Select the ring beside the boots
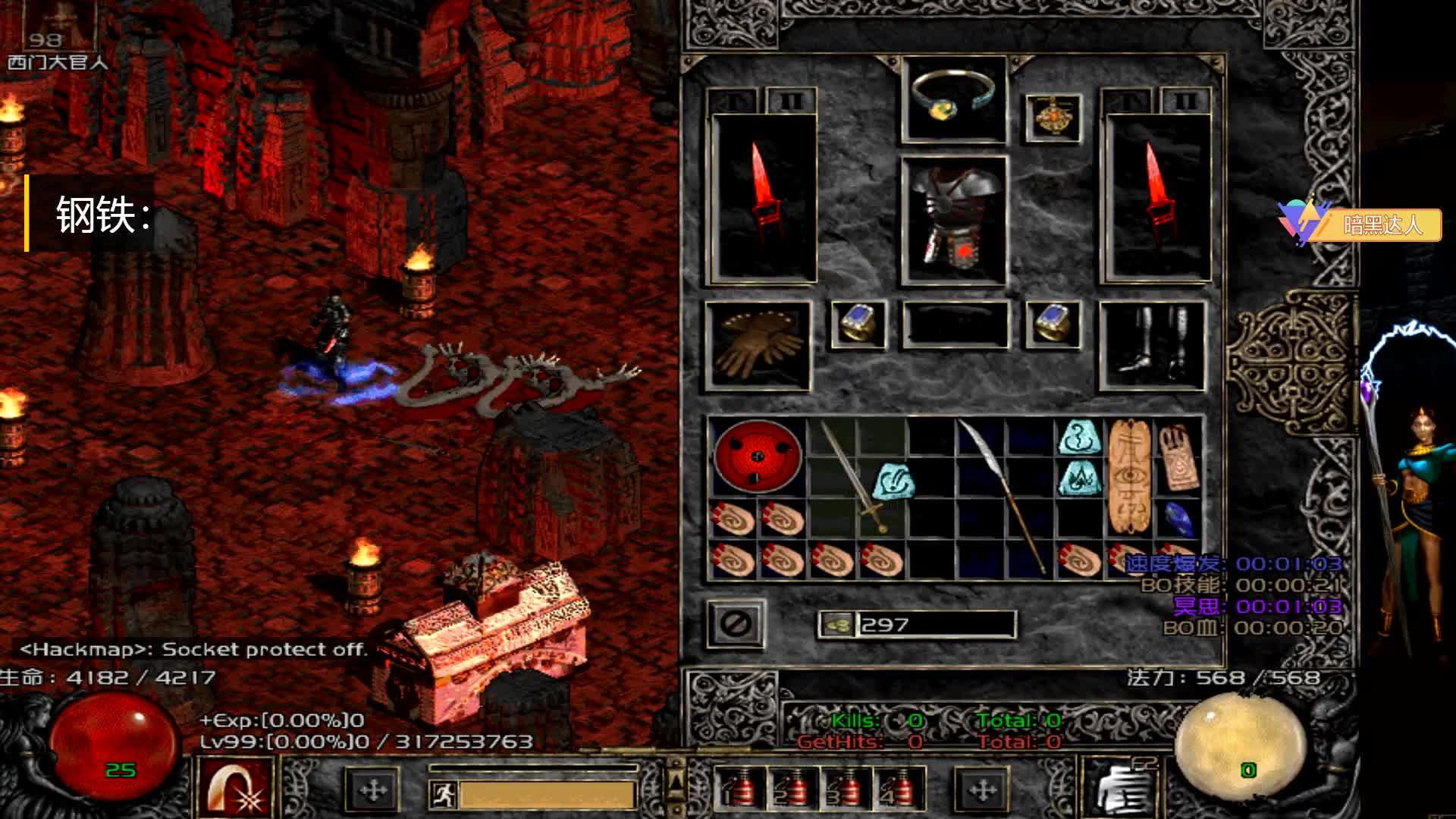 click(x=1053, y=325)
